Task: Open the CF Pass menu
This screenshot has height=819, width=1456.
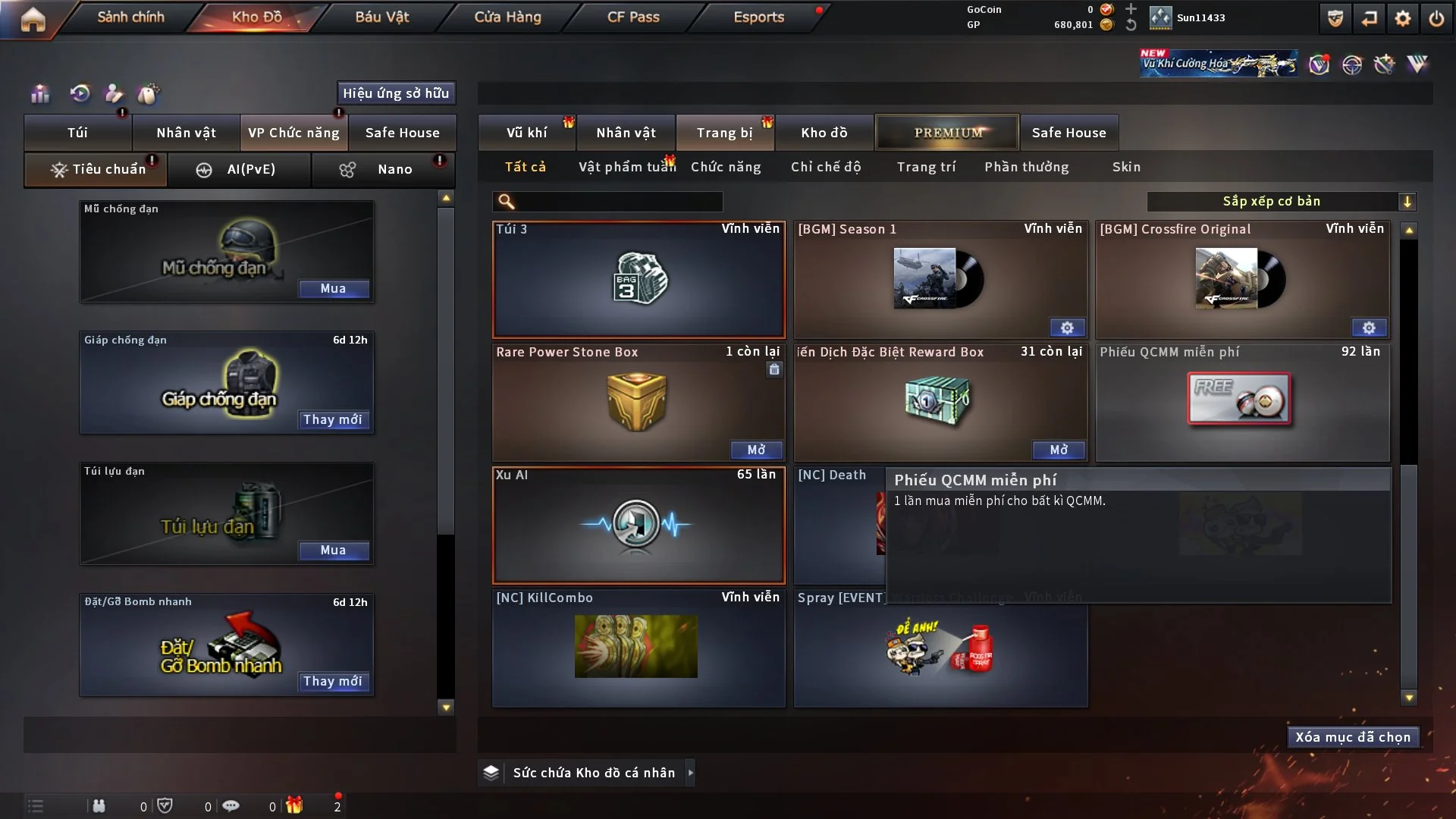Action: click(633, 17)
